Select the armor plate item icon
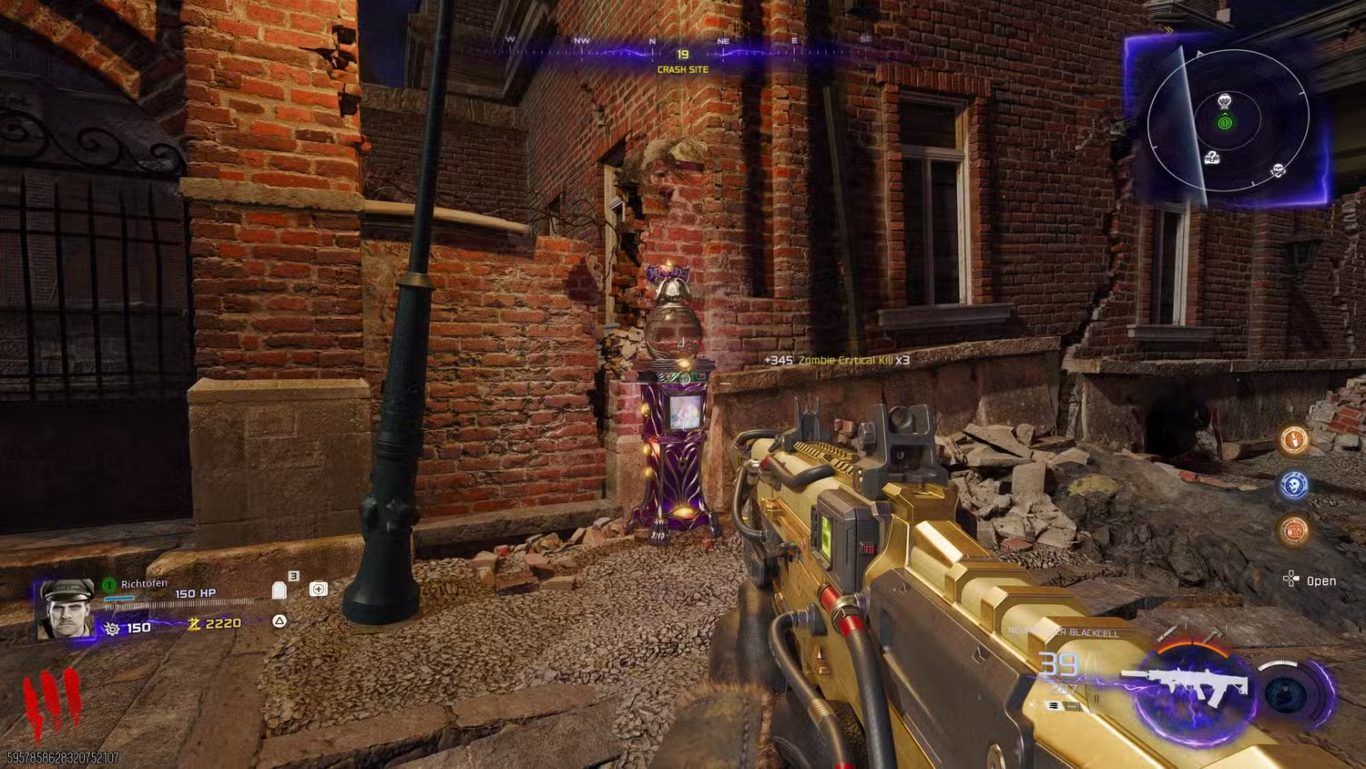Image resolution: width=1366 pixels, height=769 pixels. 281,590
